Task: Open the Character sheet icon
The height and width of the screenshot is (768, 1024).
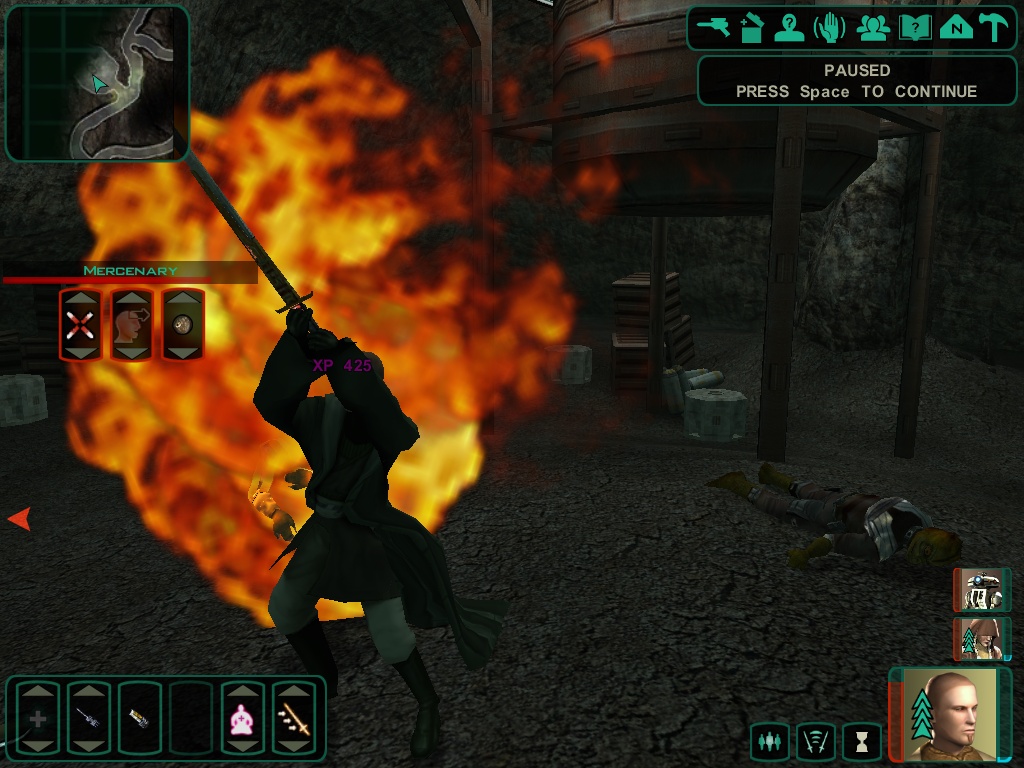Action: 790,28
